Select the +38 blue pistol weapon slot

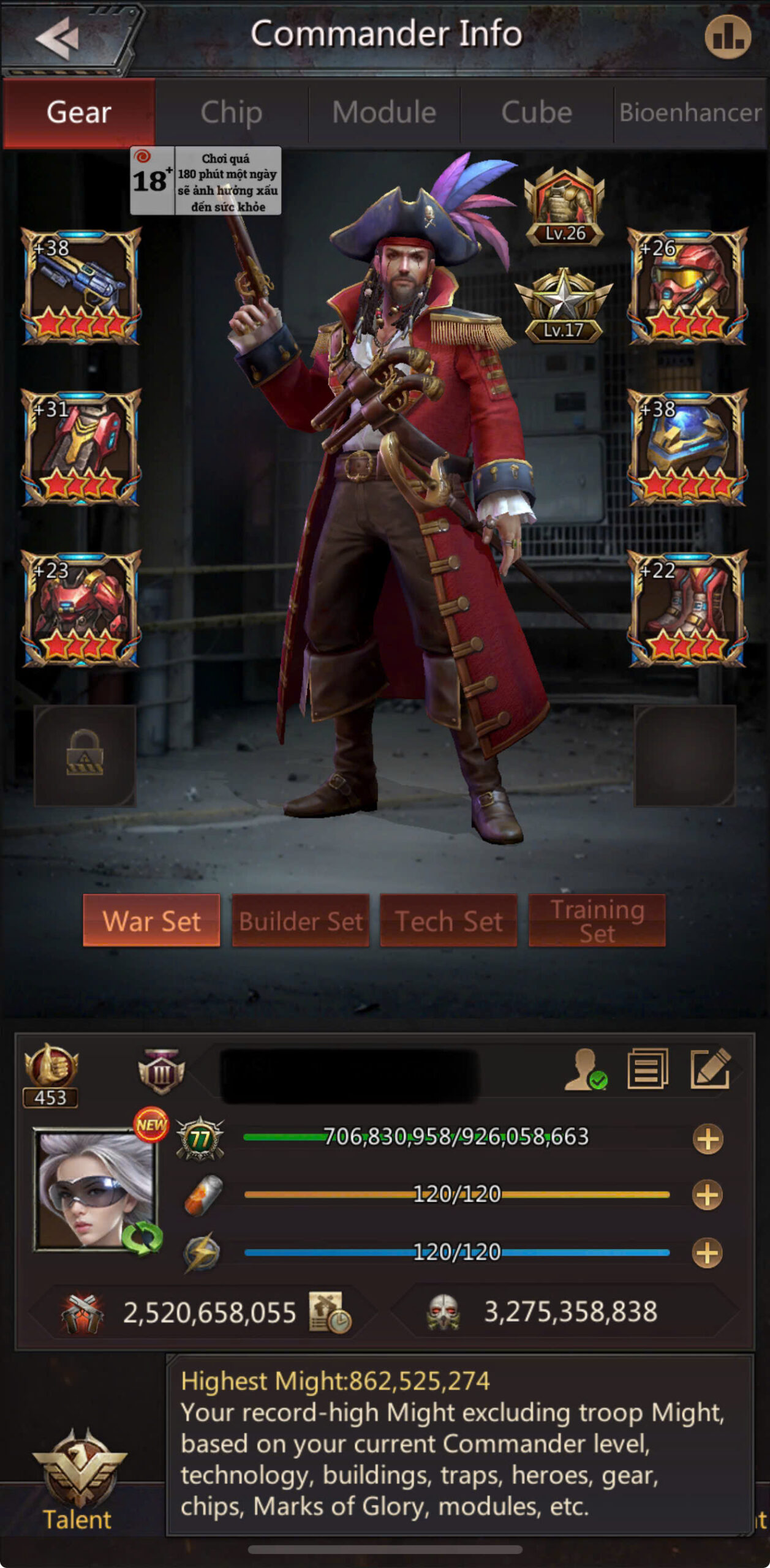click(x=81, y=286)
